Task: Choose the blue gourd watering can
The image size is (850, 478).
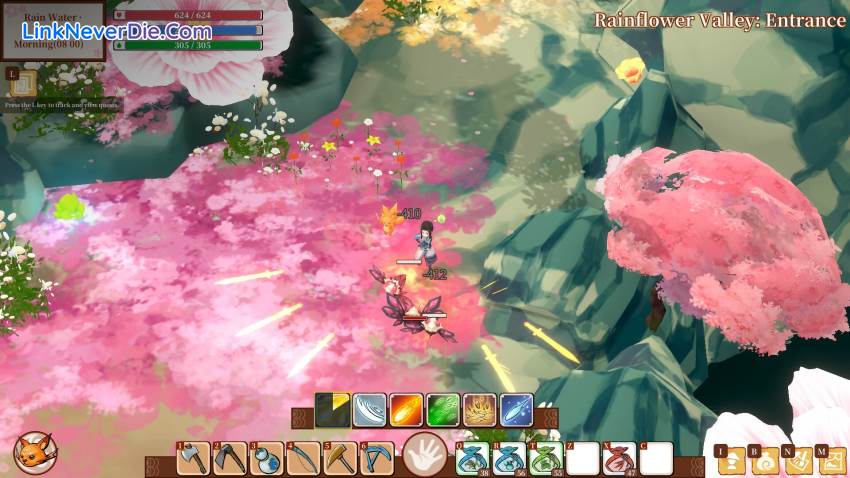Action: point(266,459)
